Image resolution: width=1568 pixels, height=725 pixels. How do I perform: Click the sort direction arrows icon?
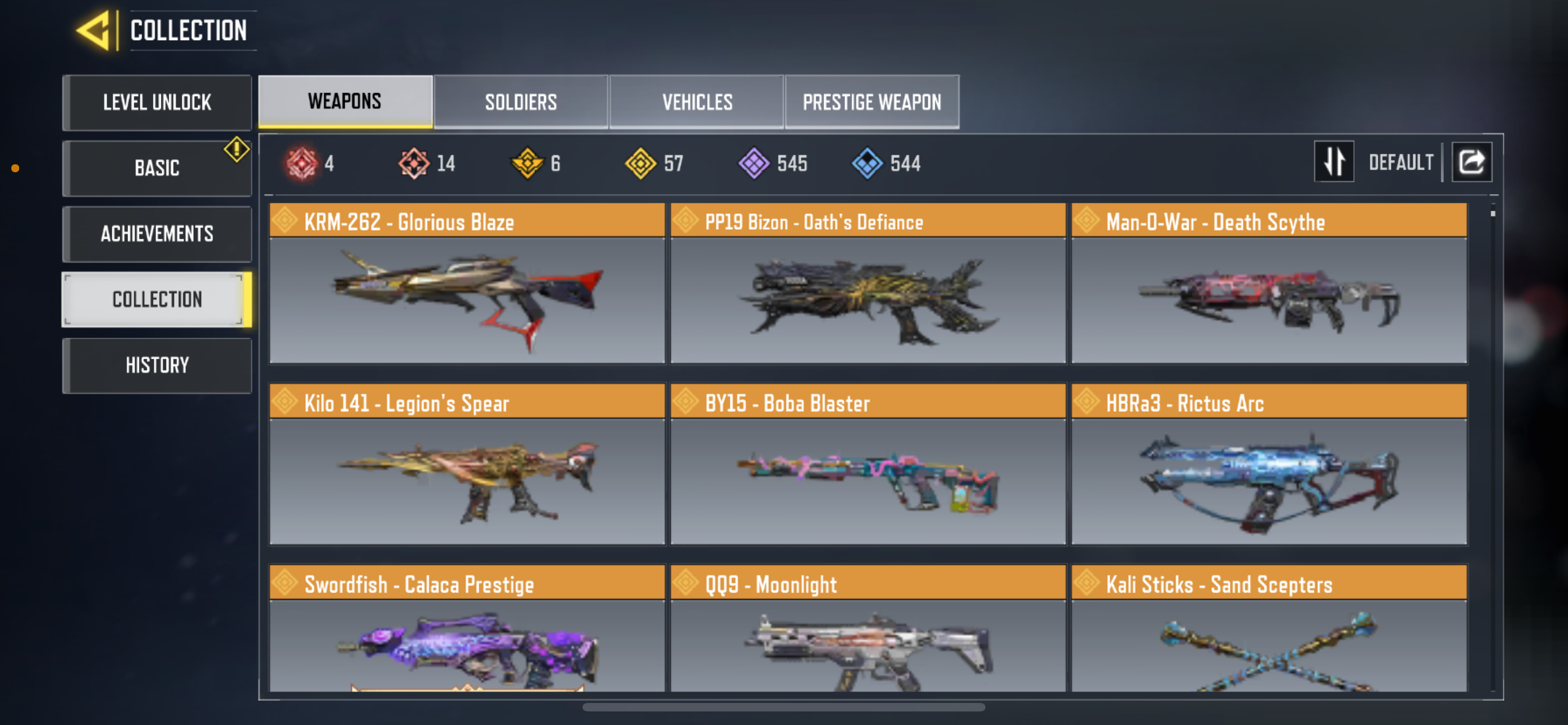coord(1334,161)
